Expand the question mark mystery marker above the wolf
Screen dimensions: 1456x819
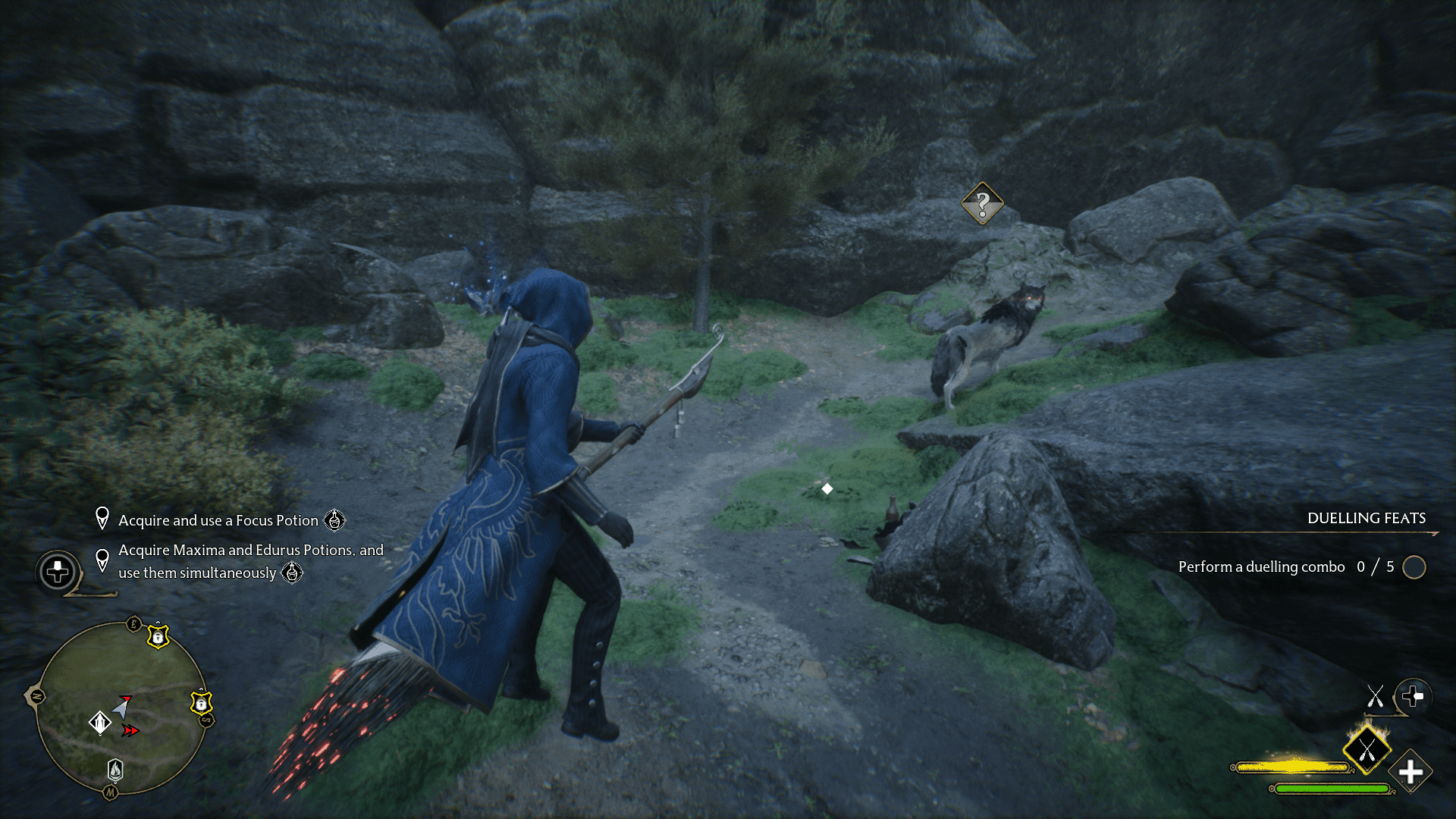click(981, 202)
